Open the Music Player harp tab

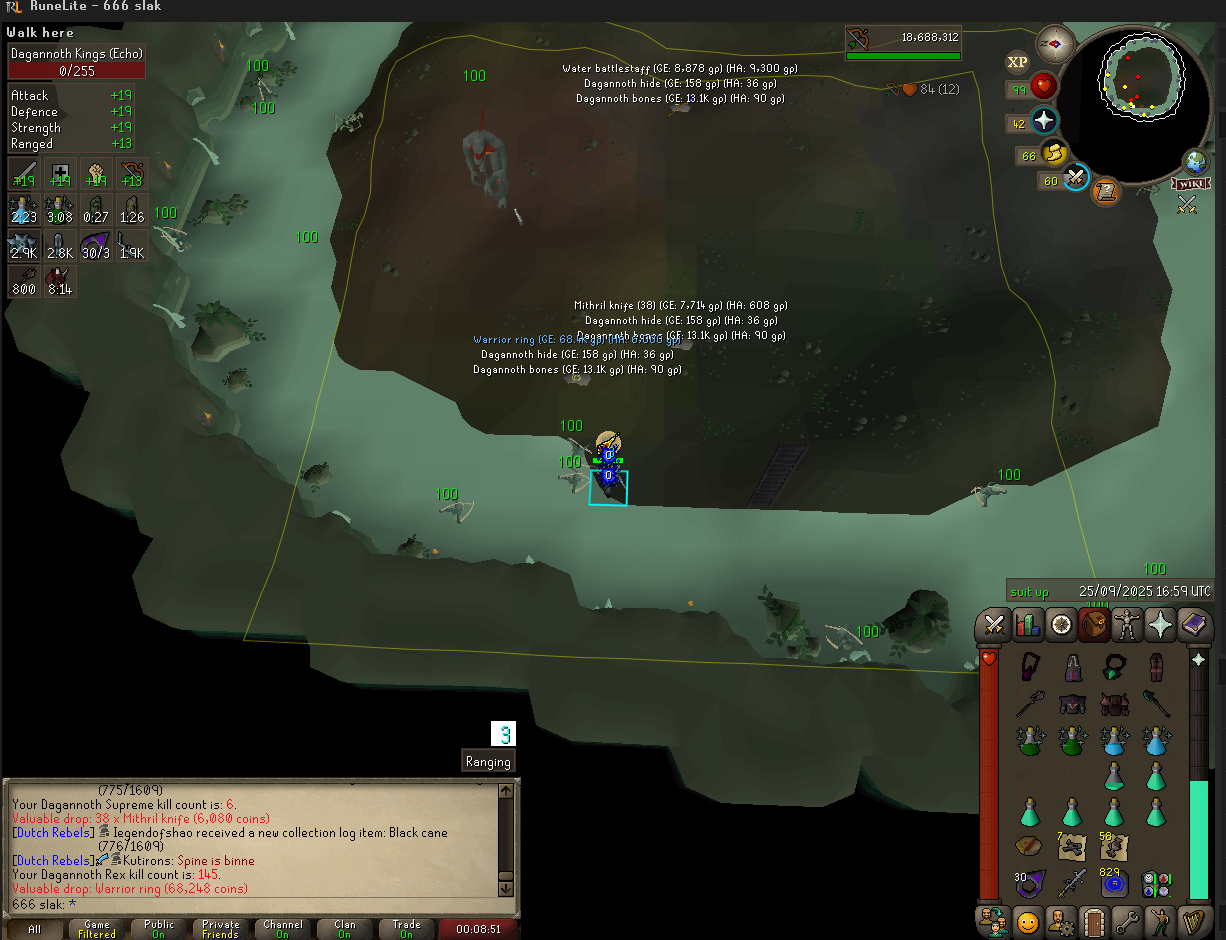click(1192, 920)
